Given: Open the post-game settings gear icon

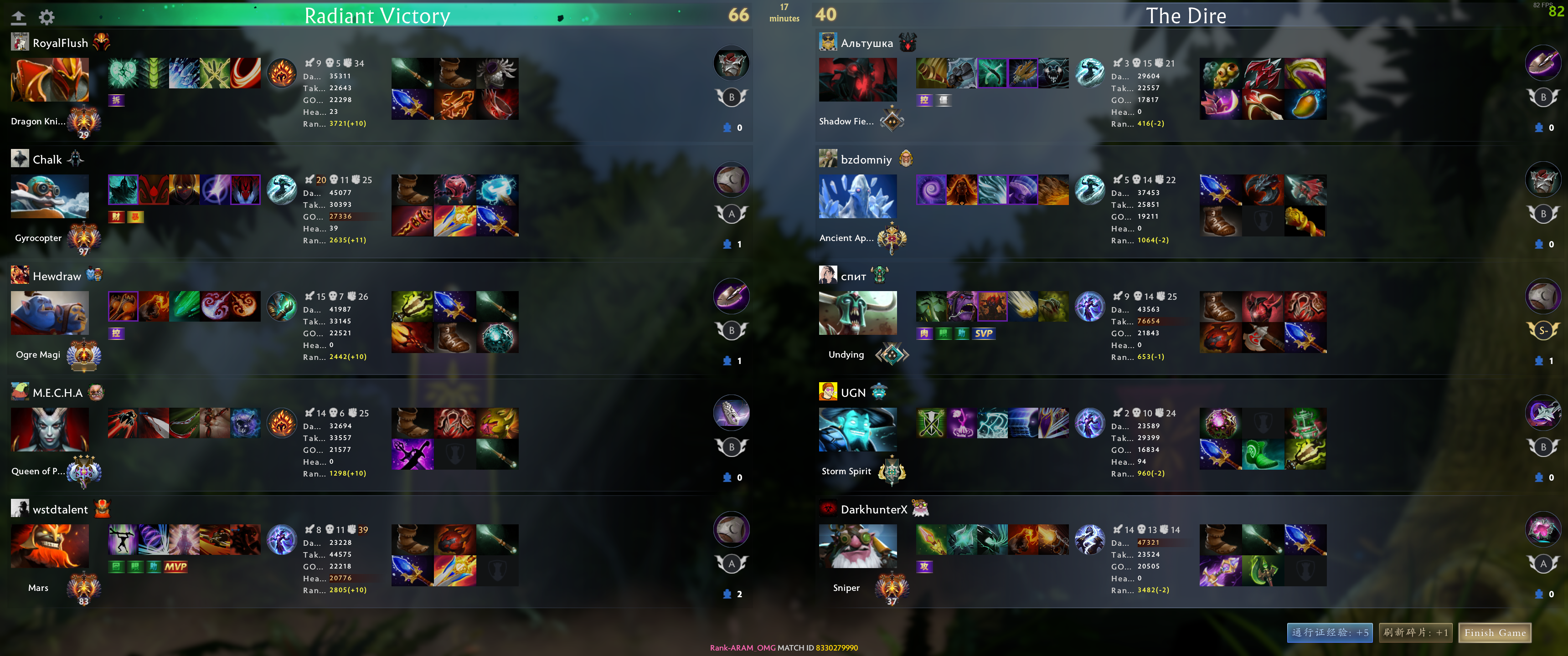Looking at the screenshot, I should click(x=47, y=17).
